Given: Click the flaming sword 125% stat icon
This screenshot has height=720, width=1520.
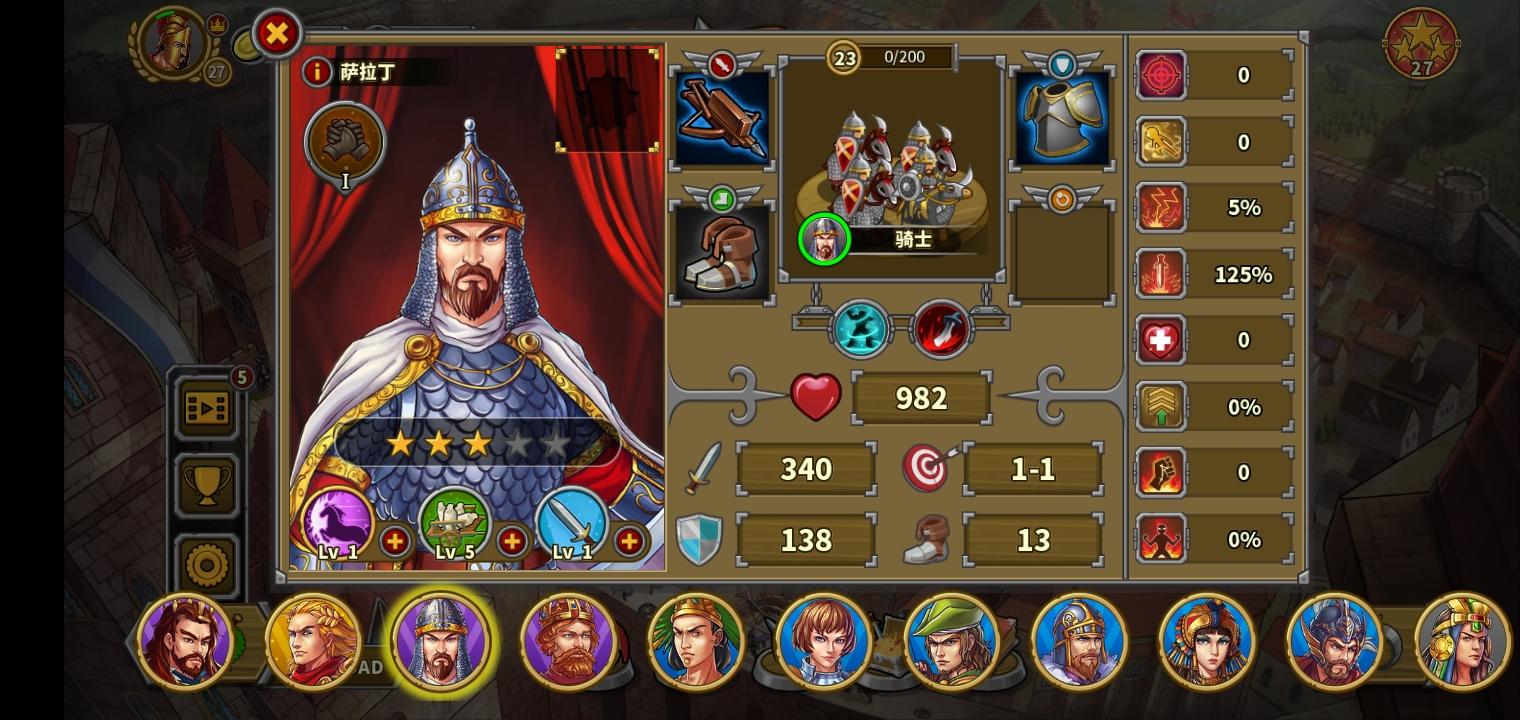Looking at the screenshot, I should click(x=1161, y=273).
